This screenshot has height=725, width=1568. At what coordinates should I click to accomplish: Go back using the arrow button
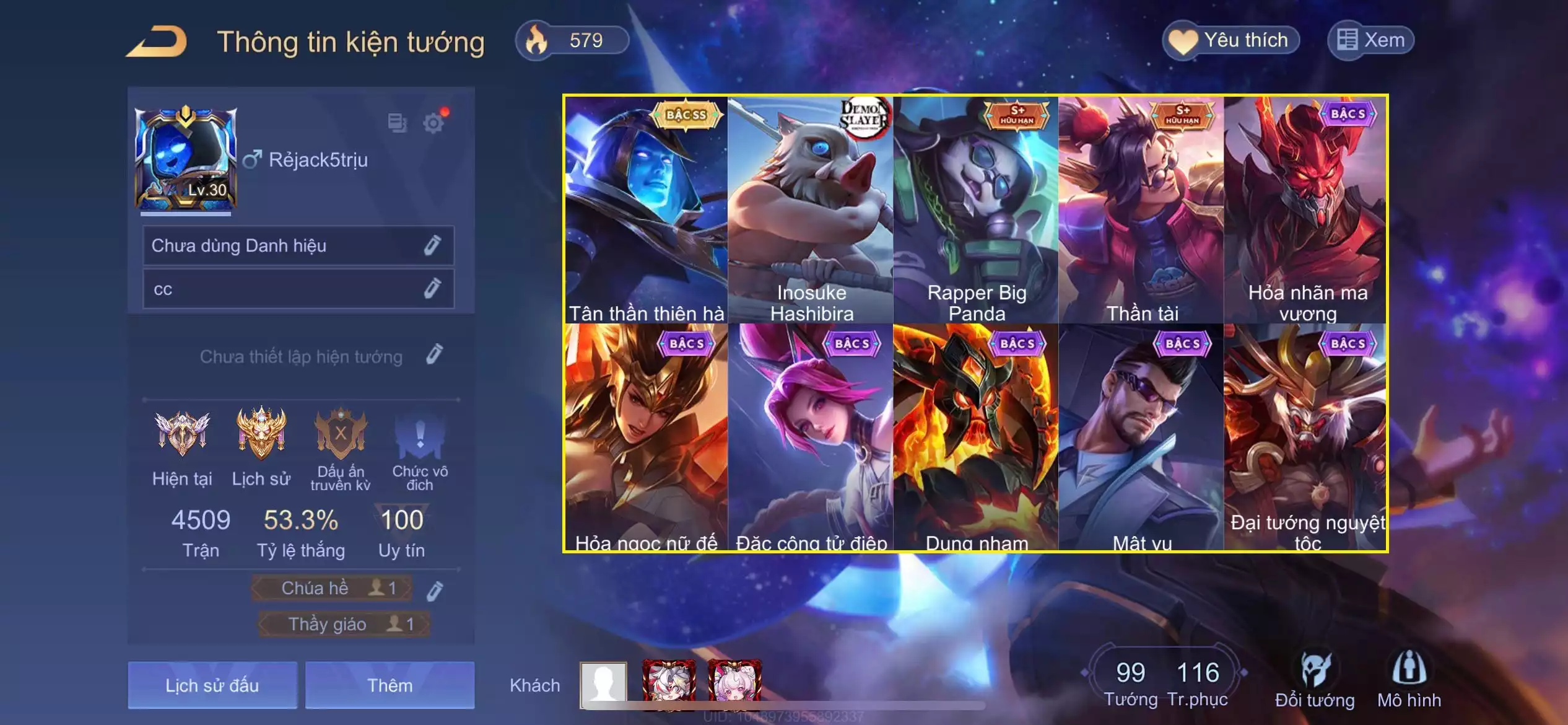tap(157, 42)
